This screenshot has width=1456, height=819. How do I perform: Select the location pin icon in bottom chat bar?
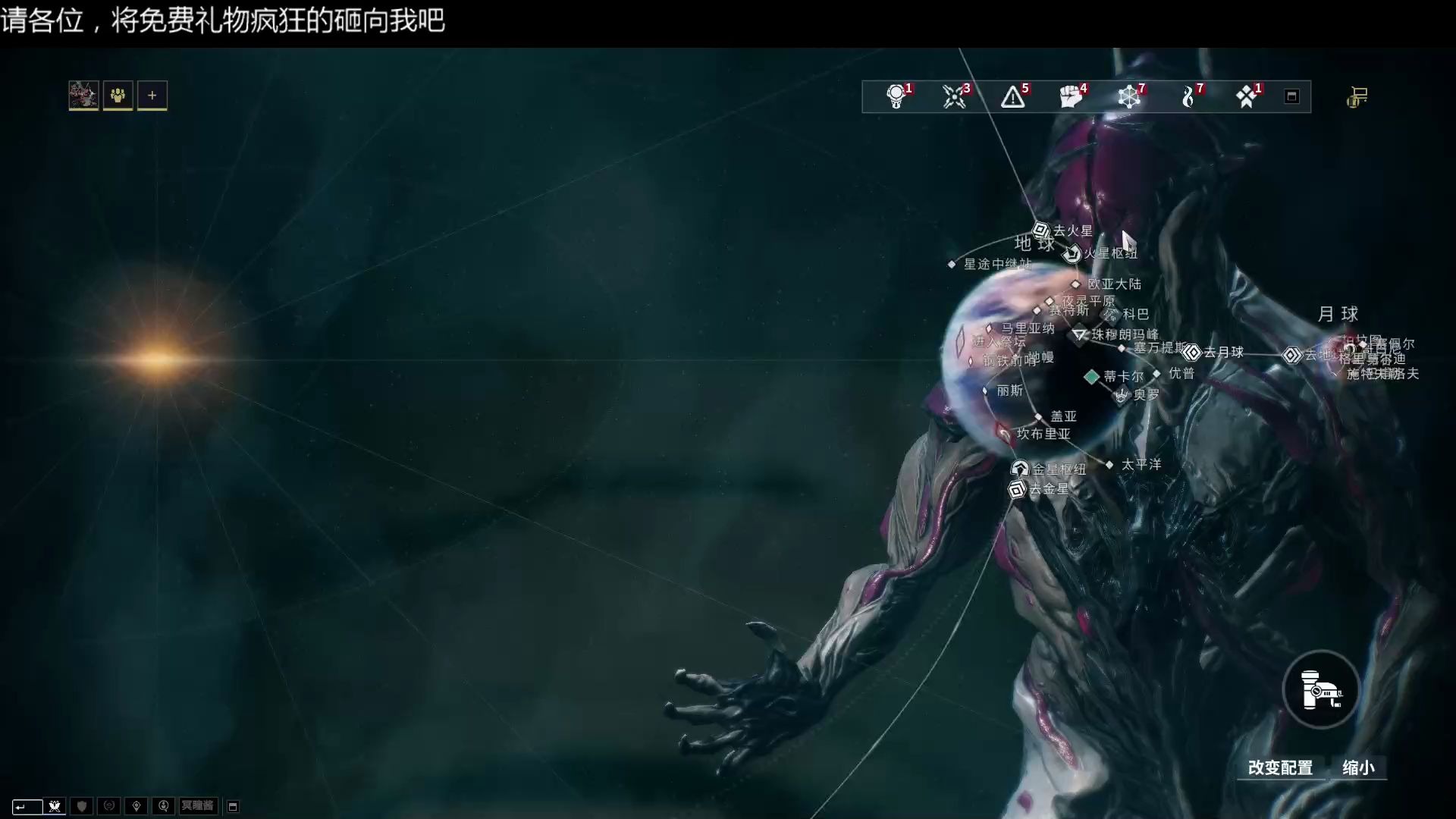click(136, 806)
